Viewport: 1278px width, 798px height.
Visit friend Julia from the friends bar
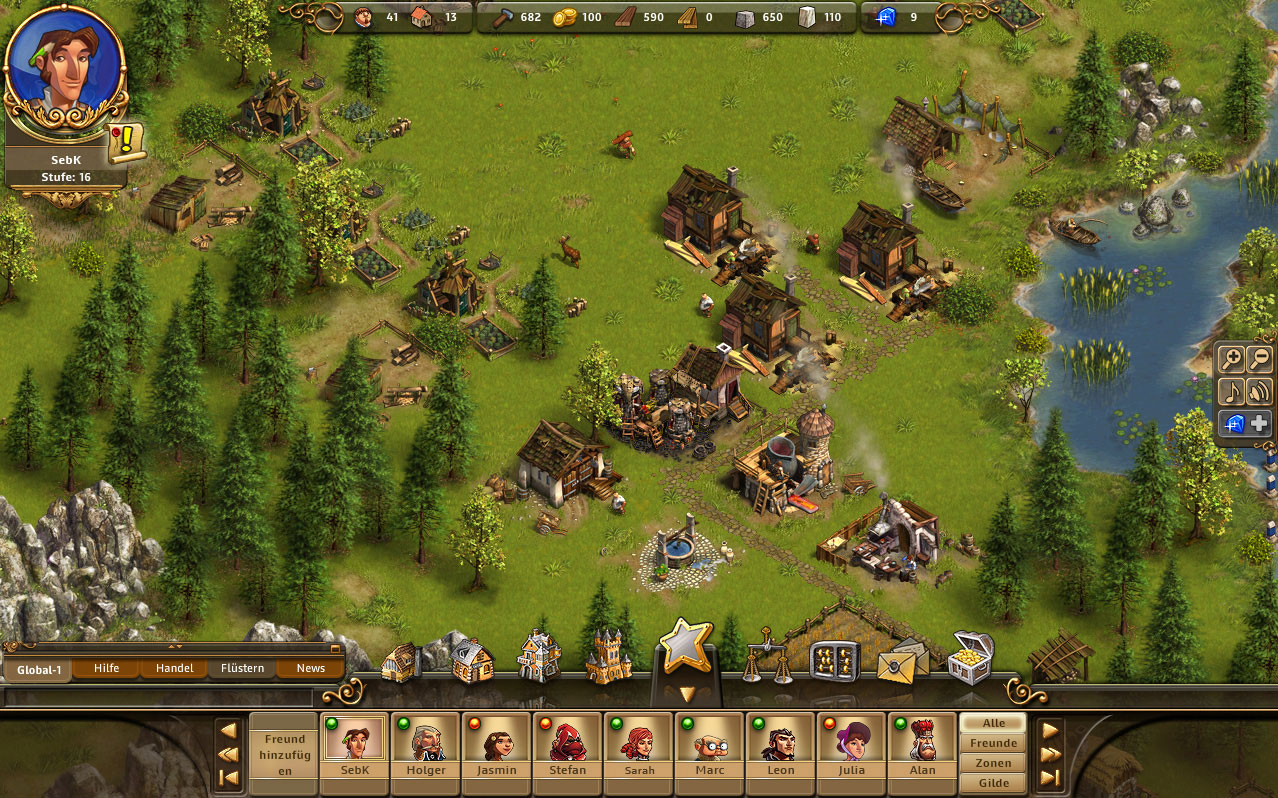tap(851, 746)
